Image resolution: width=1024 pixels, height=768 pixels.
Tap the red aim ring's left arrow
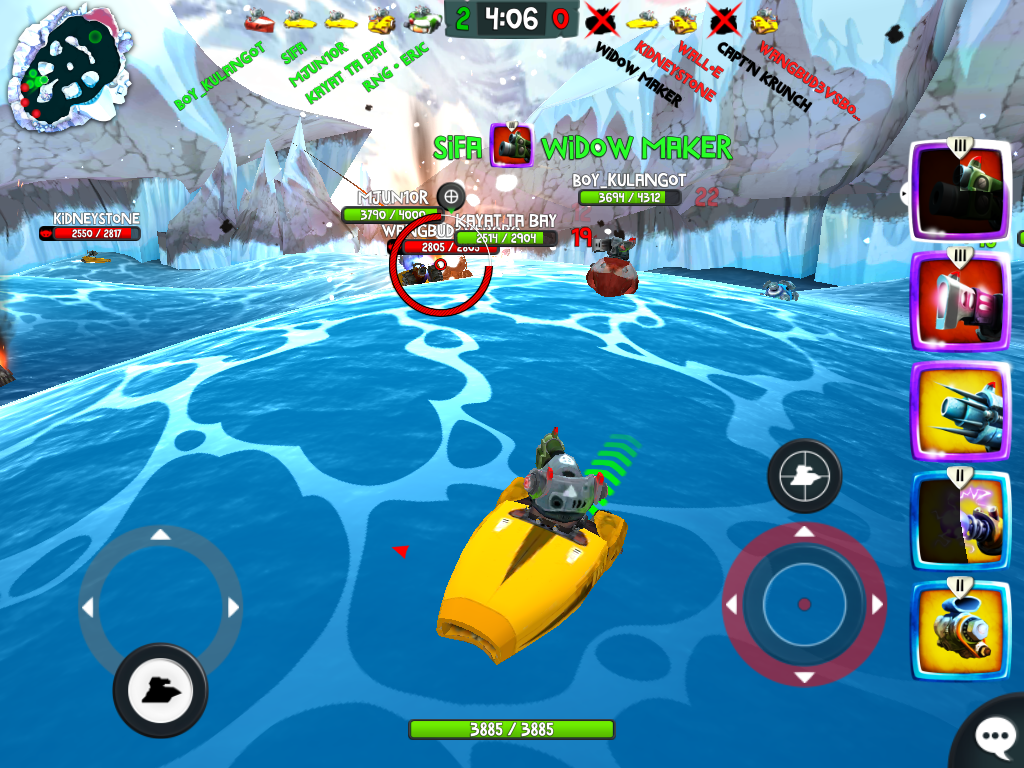731,605
